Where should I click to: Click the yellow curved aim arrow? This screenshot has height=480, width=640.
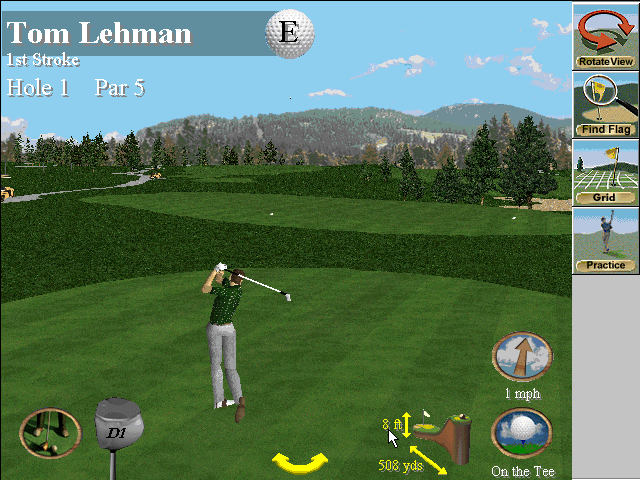point(300,462)
